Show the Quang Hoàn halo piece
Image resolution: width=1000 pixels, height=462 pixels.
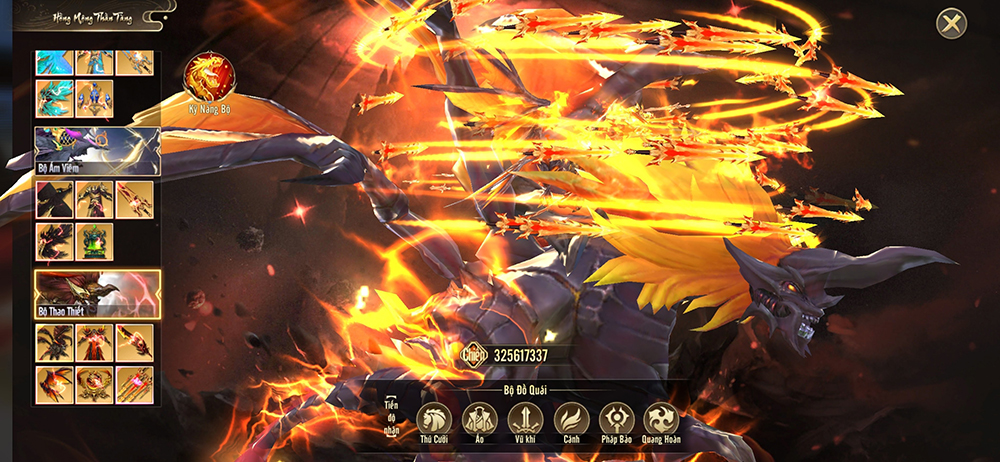(x=661, y=419)
